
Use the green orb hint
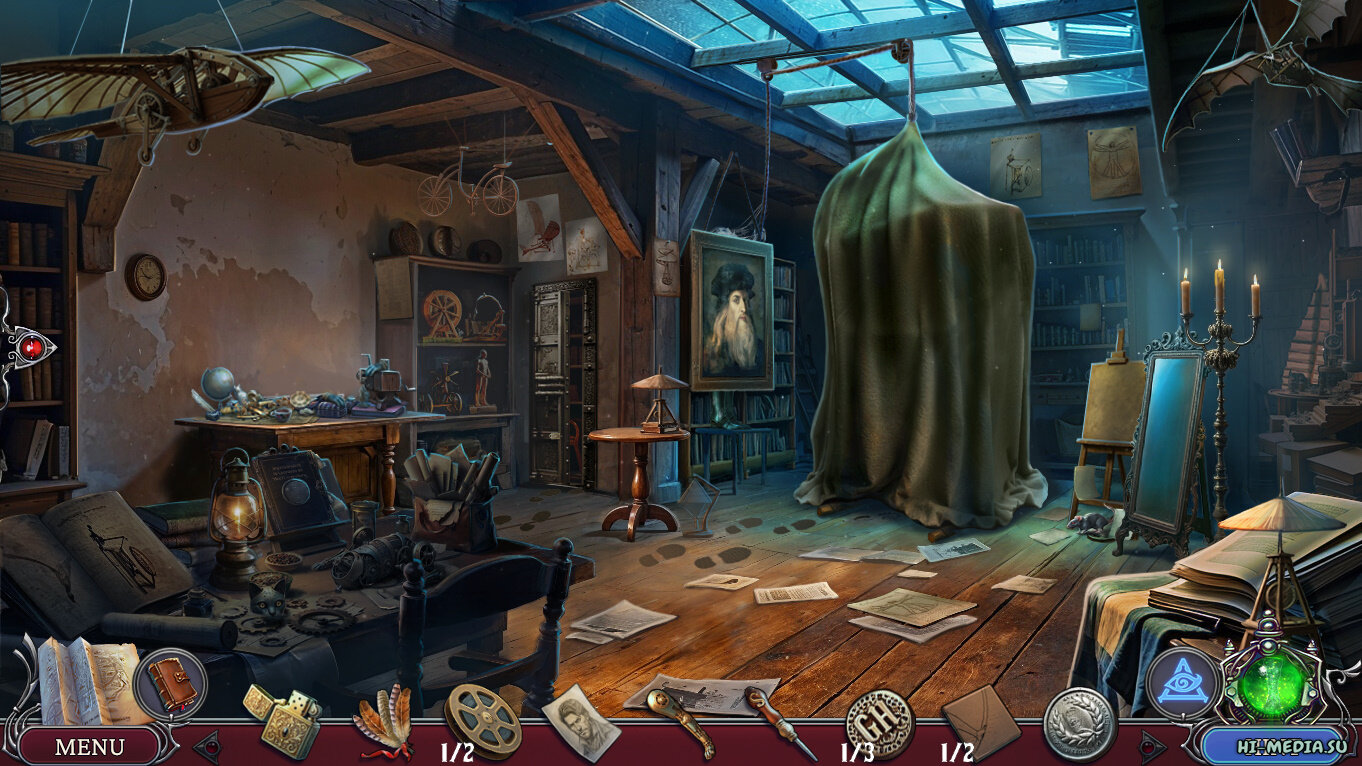[x=1272, y=686]
